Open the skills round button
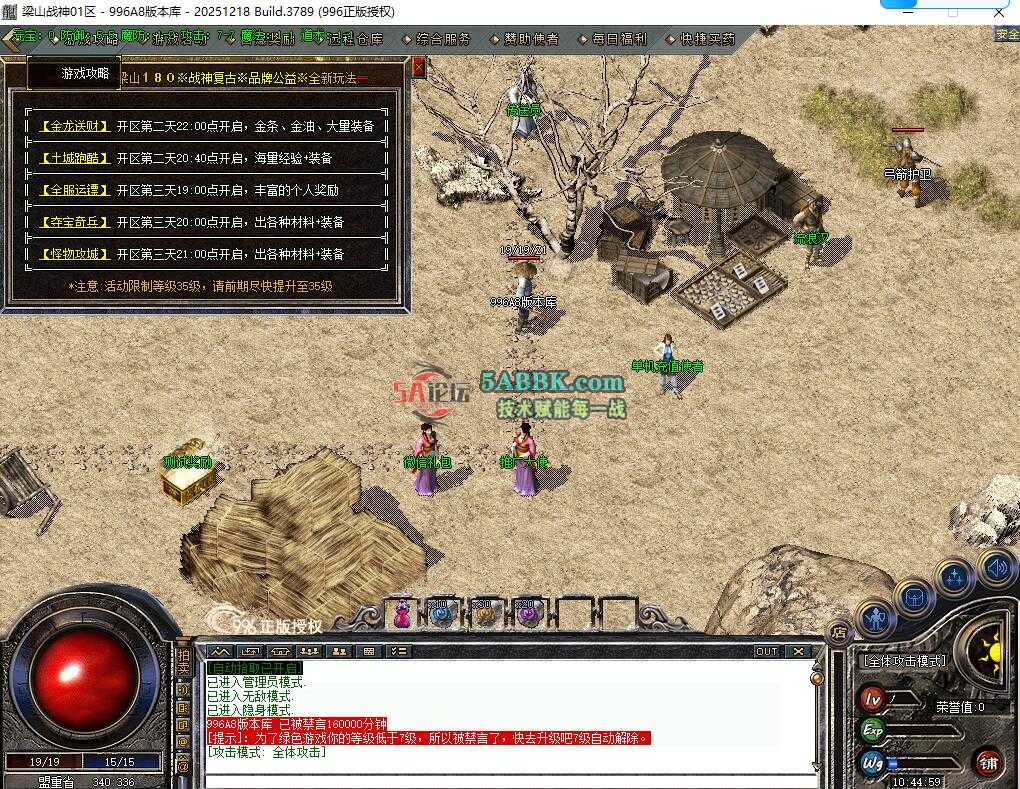 point(954,578)
